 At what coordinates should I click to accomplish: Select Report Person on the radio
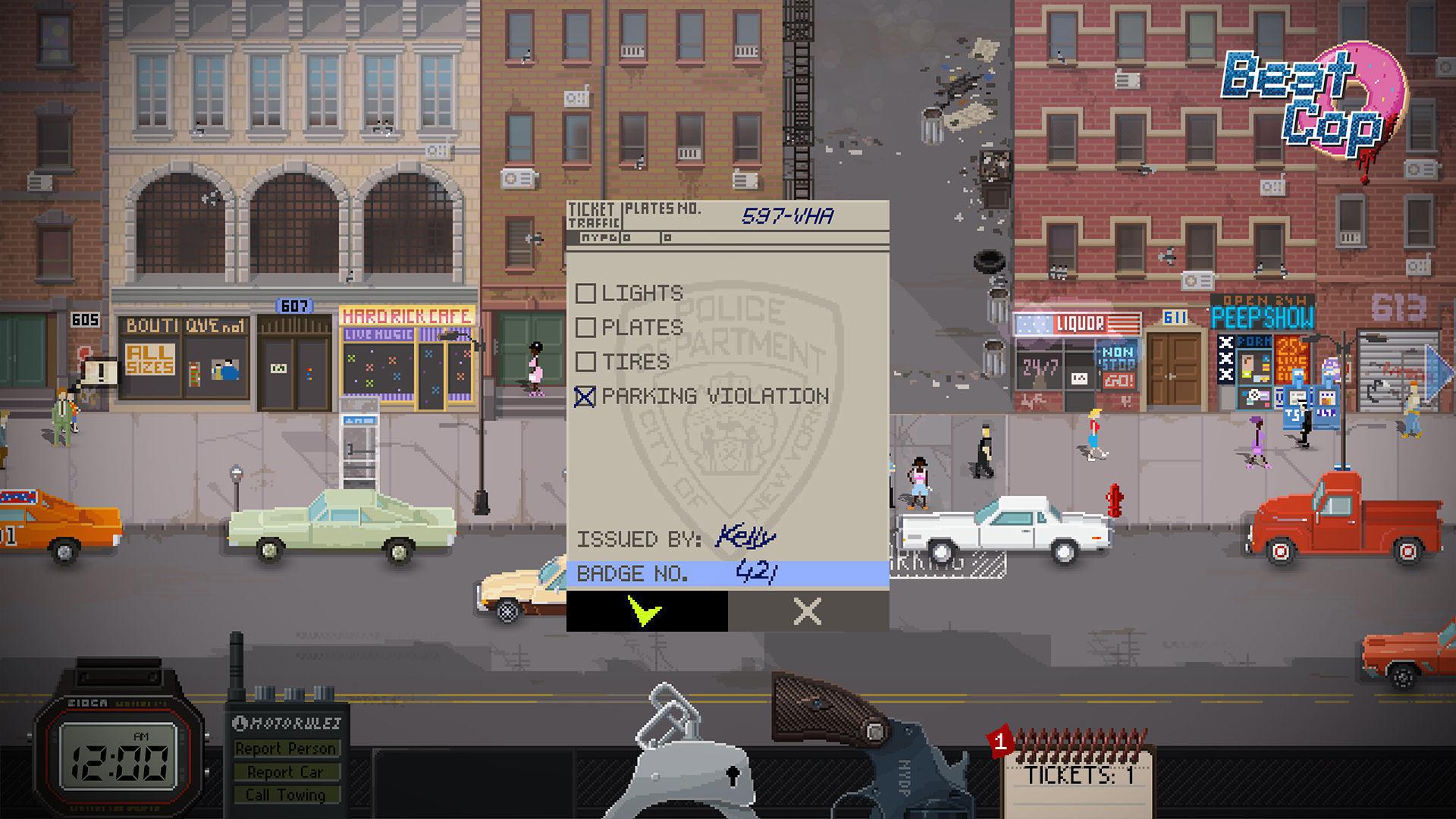click(288, 748)
